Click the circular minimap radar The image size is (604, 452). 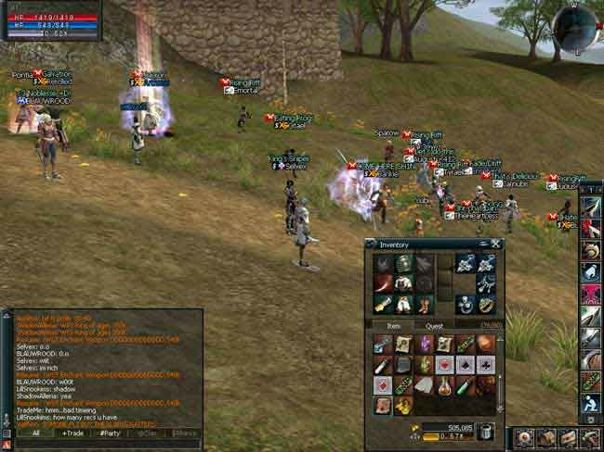[577, 27]
